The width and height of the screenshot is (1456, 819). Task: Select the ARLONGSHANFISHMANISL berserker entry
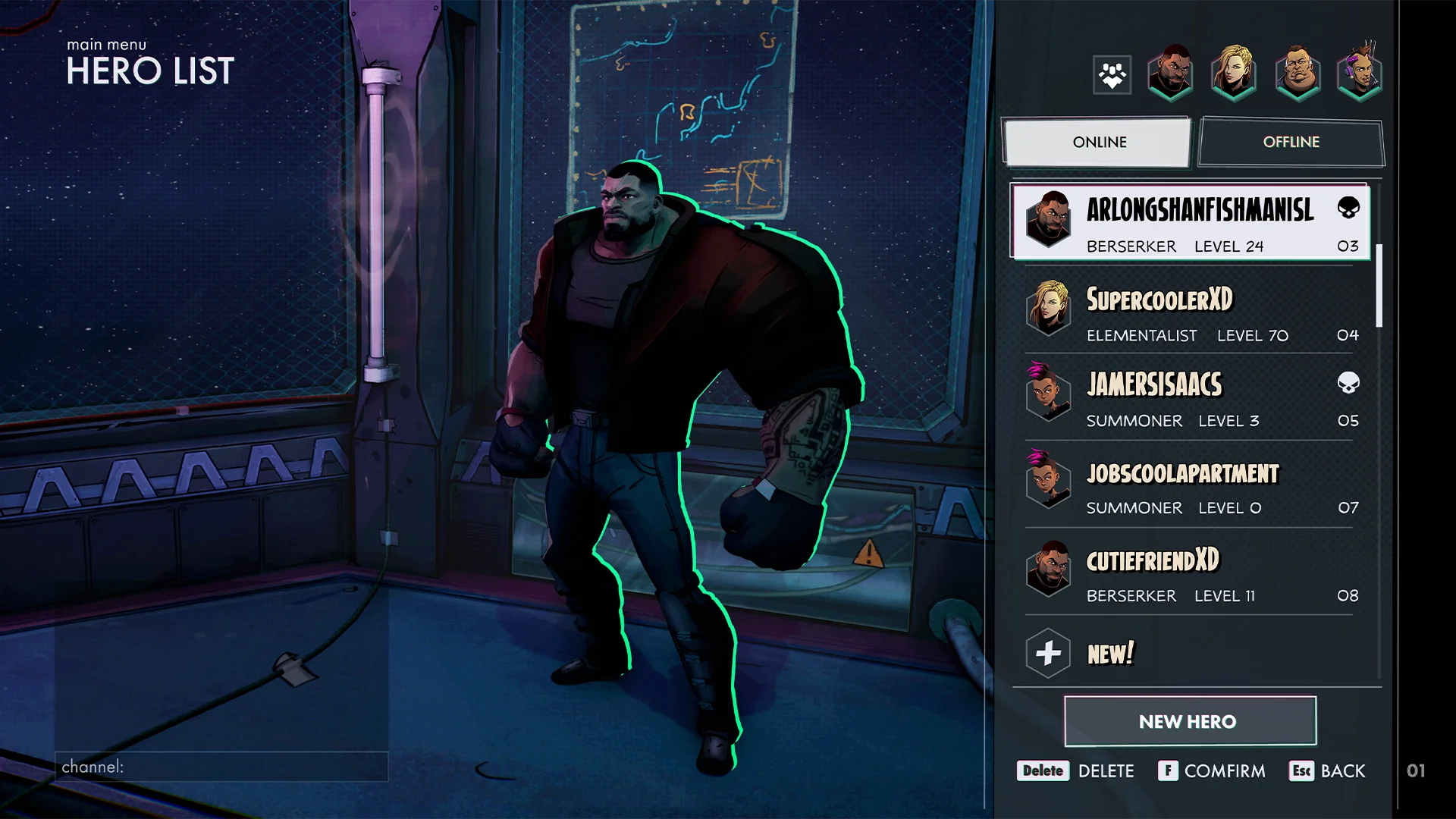pos(1189,225)
